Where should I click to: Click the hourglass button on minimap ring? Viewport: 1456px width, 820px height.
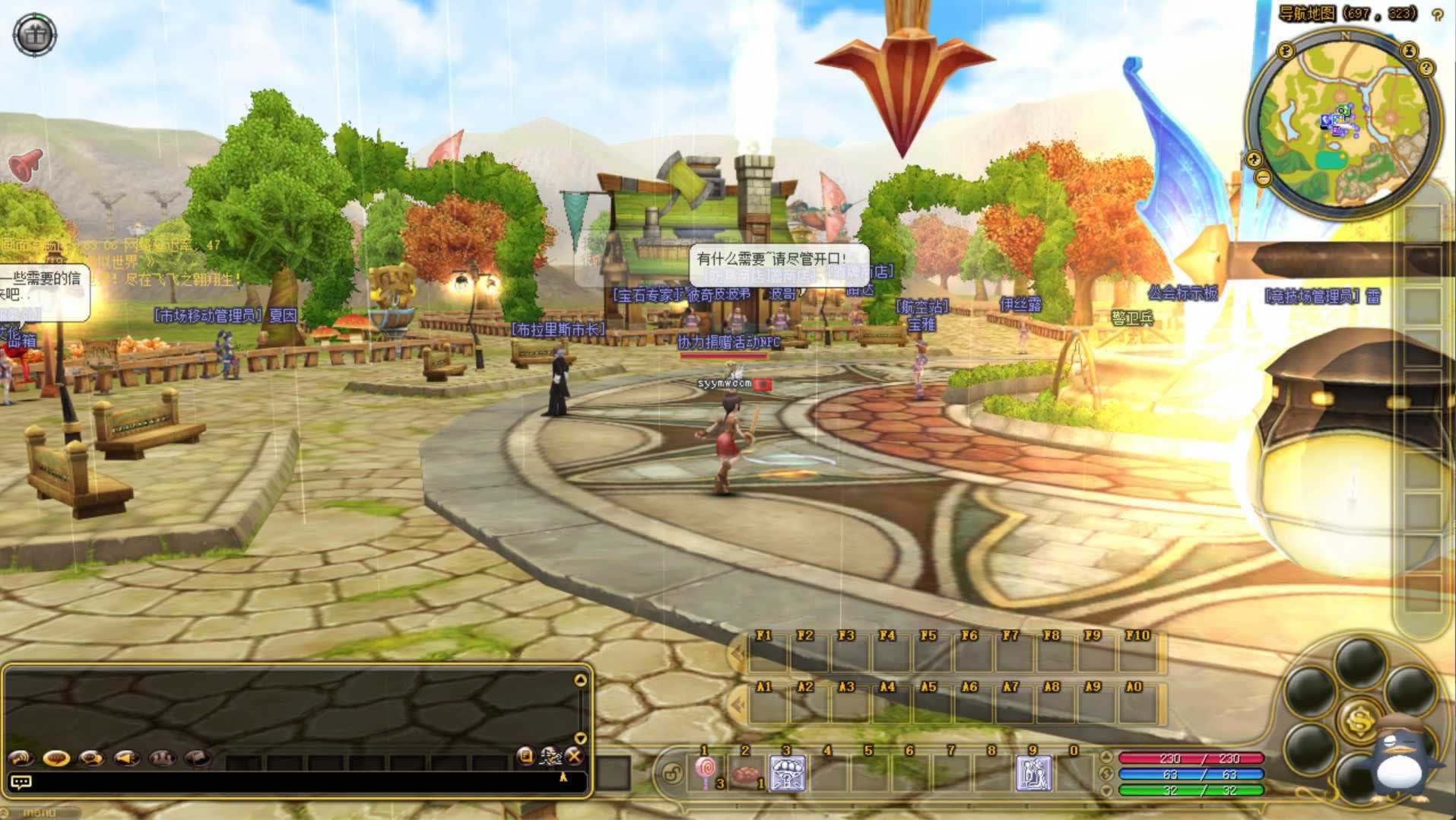coord(1409,52)
